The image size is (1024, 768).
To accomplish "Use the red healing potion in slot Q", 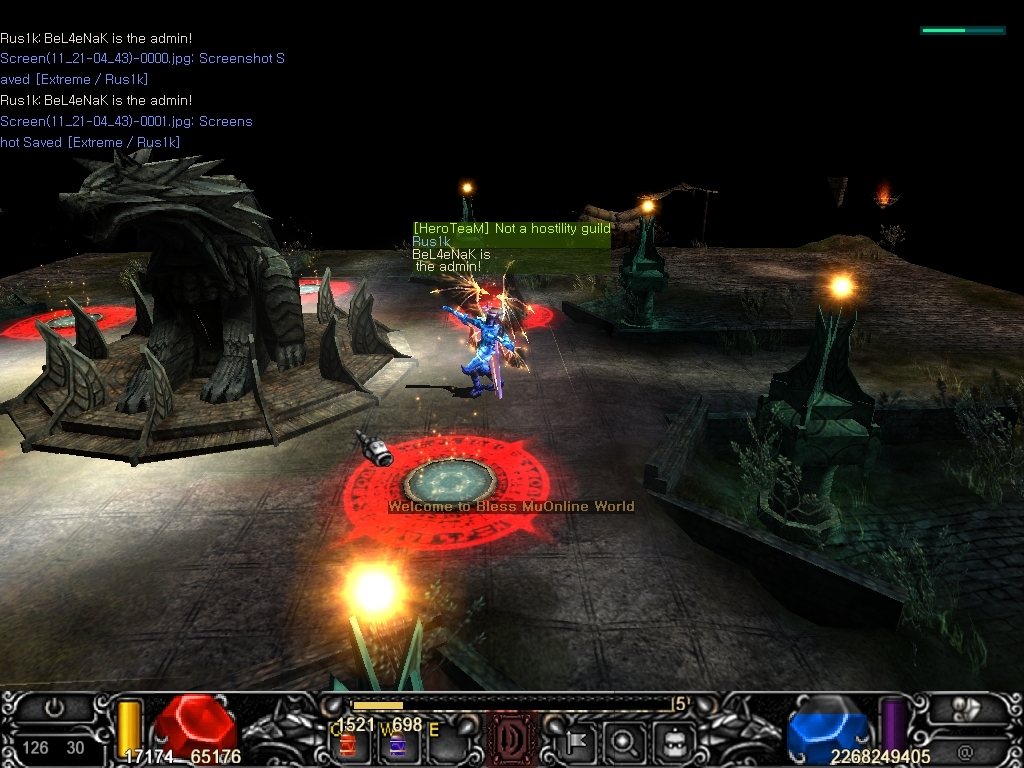I will [x=348, y=744].
